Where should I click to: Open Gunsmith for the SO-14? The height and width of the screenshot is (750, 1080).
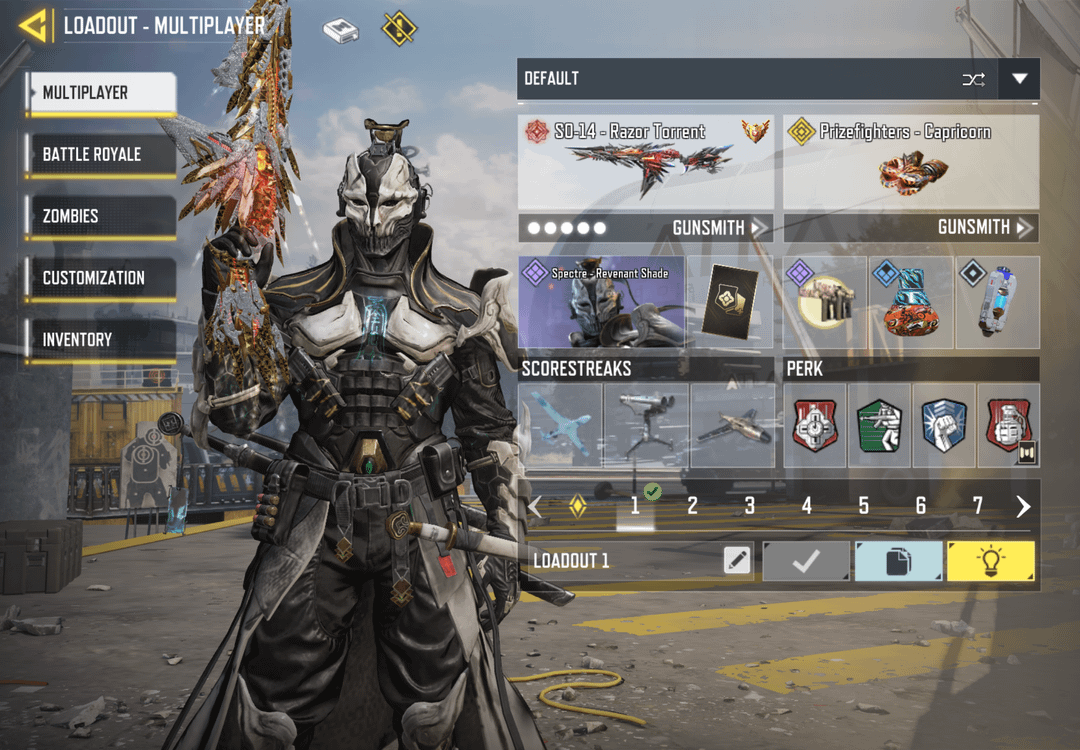point(716,228)
